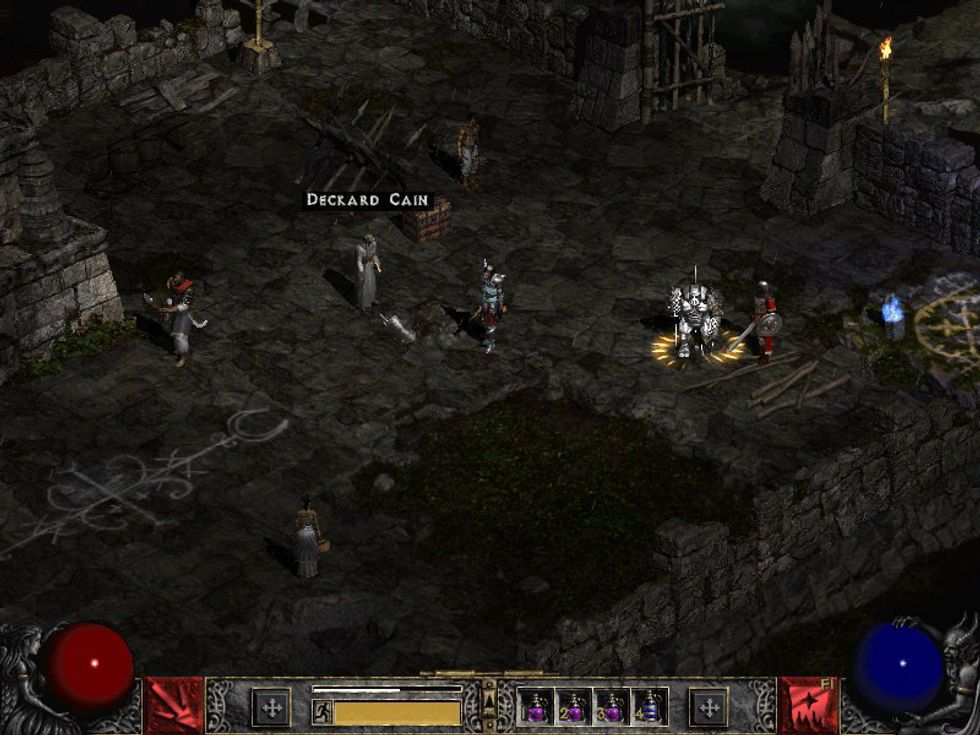980x735 pixels.
Task: Use the purple potion in belt slot 1
Action: click(x=536, y=708)
